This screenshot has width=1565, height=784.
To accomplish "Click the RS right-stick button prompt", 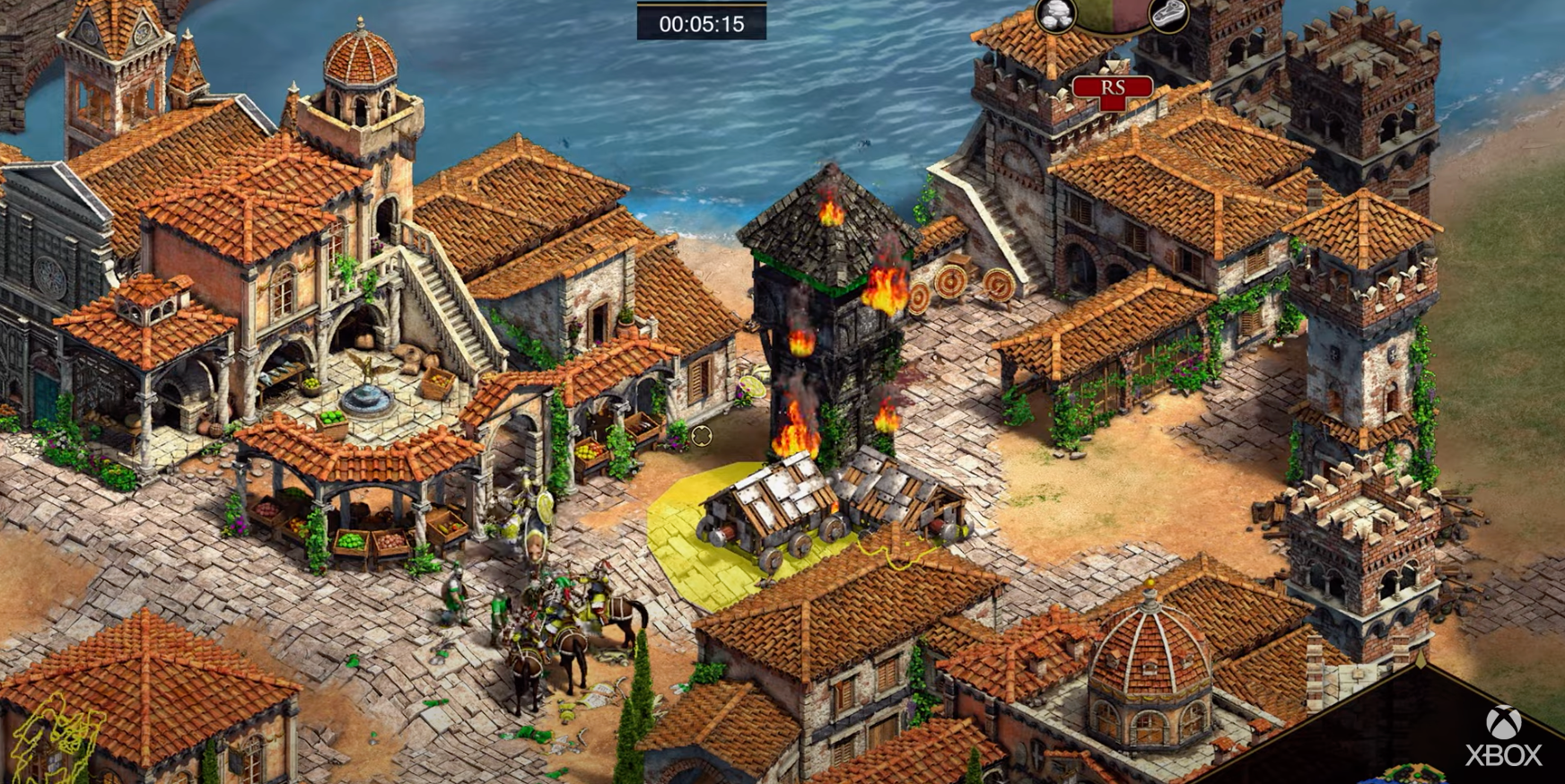I will coord(1113,88).
